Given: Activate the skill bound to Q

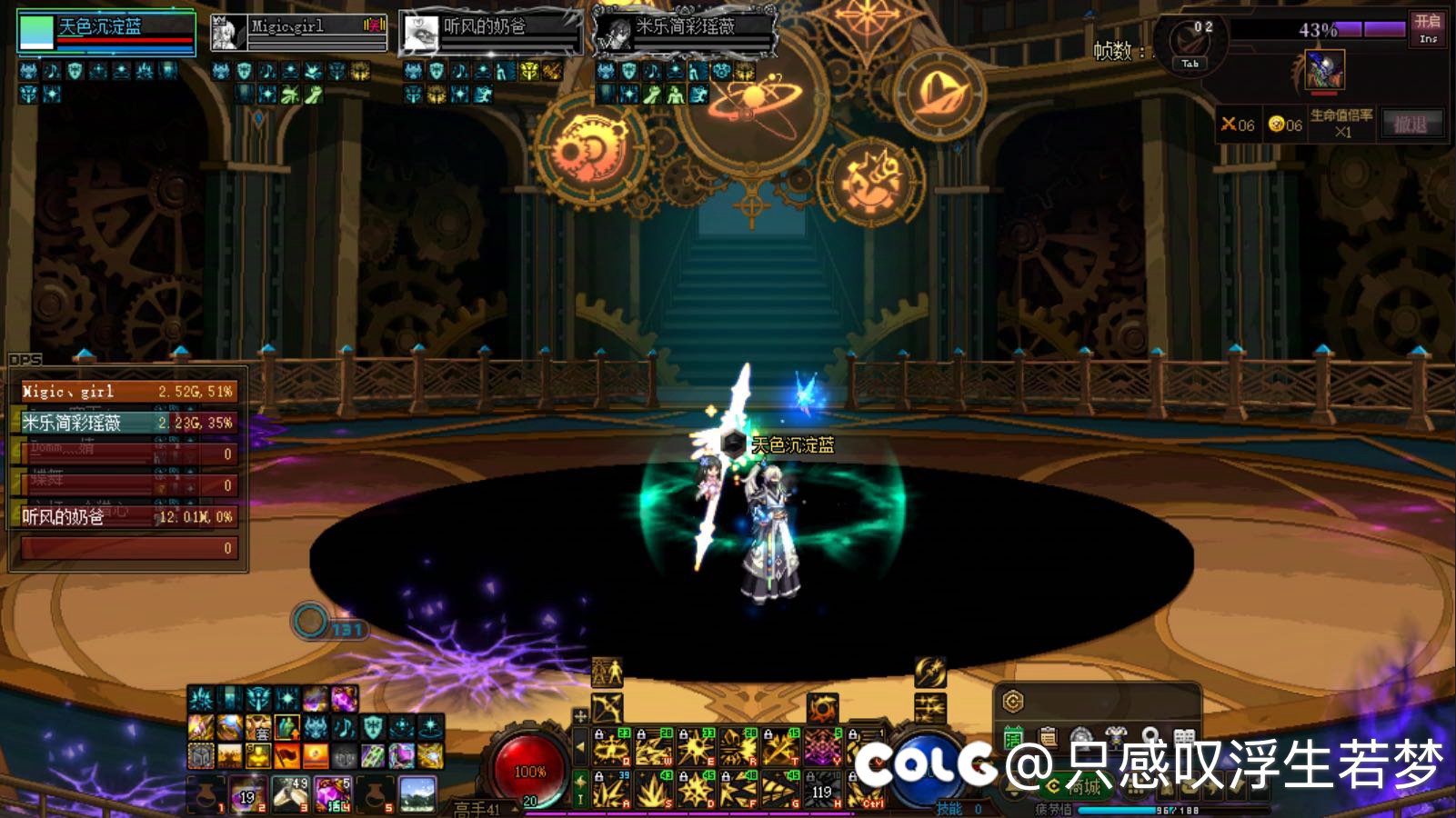Looking at the screenshot, I should [611, 747].
